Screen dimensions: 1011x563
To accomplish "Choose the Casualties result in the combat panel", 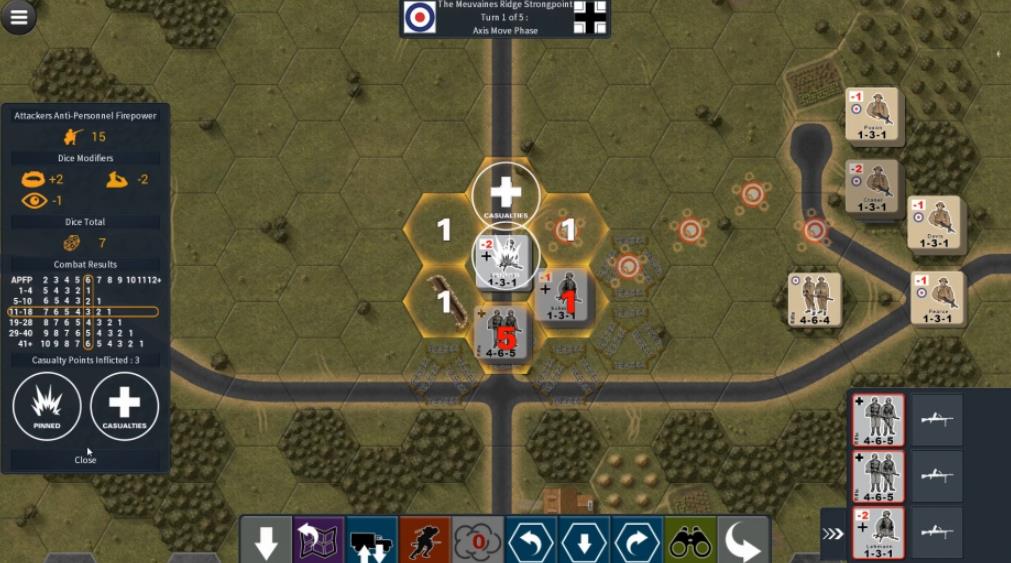I will [124, 407].
